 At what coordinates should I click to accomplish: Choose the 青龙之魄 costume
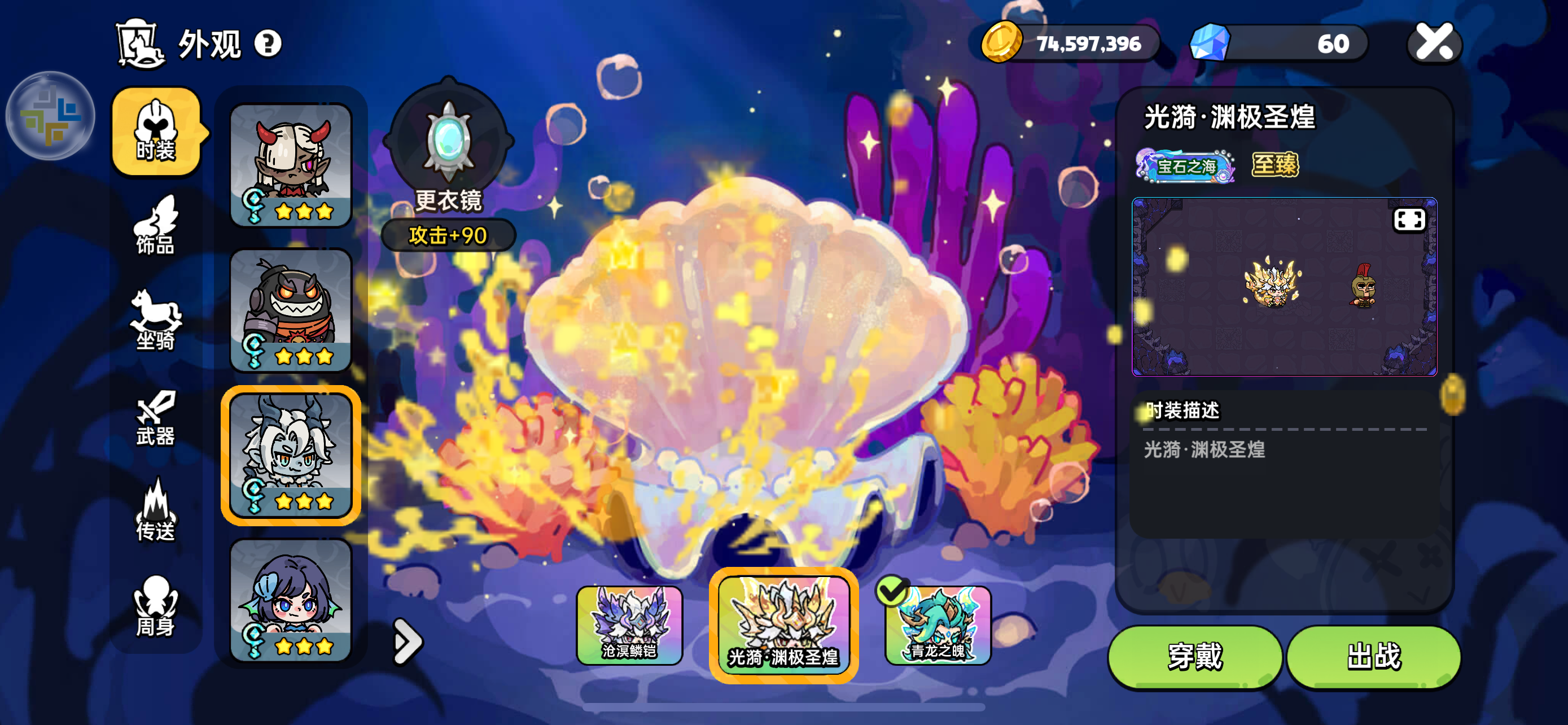pos(938,624)
